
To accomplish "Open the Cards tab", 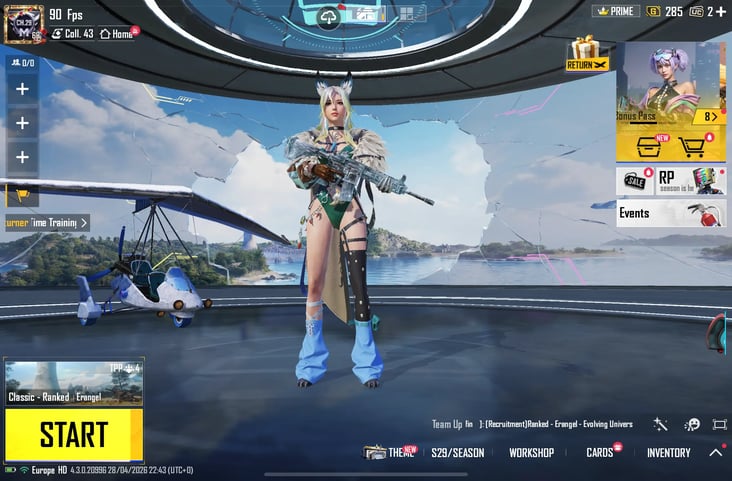I will [600, 453].
